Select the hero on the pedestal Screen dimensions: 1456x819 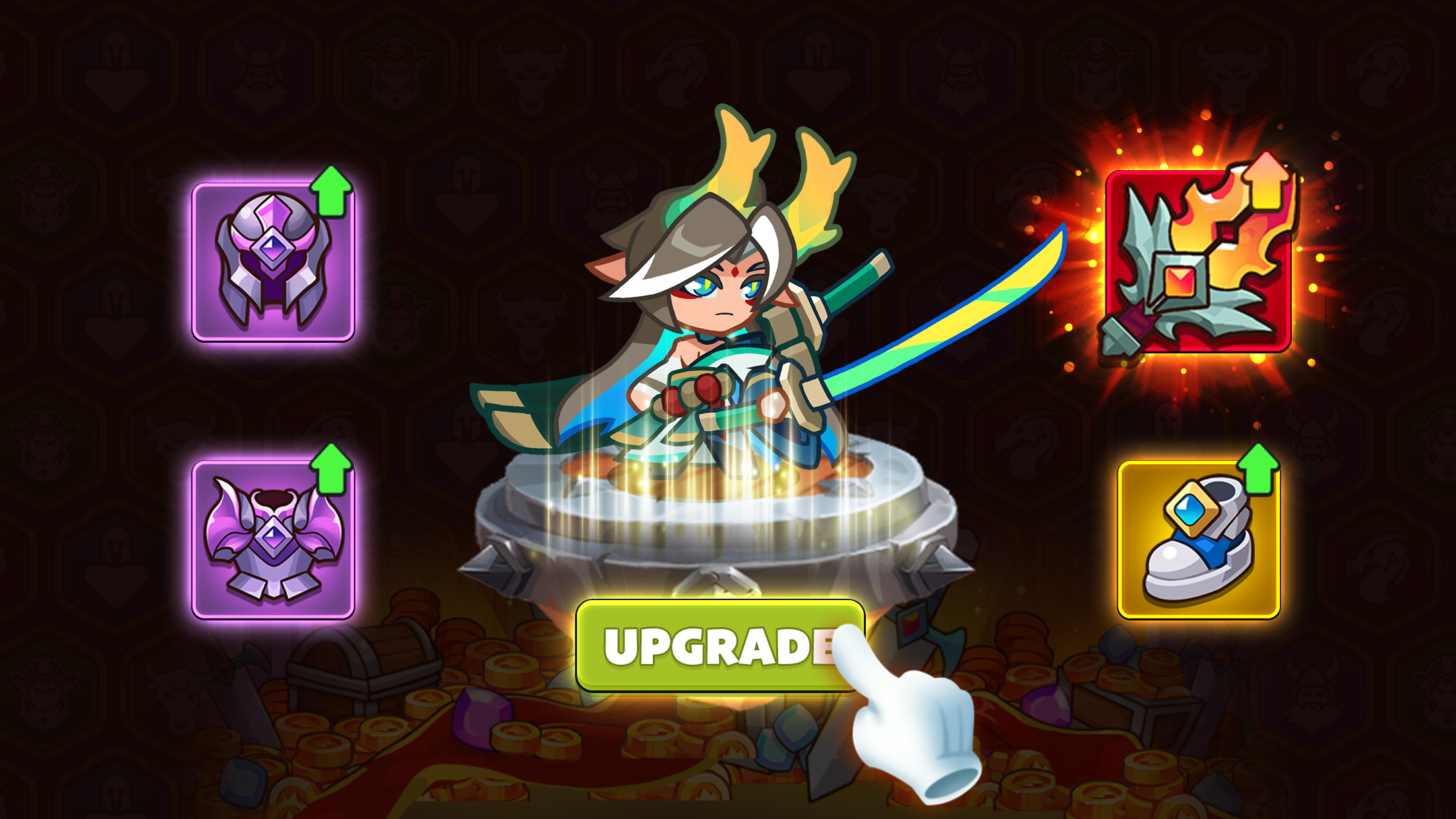tap(719, 310)
